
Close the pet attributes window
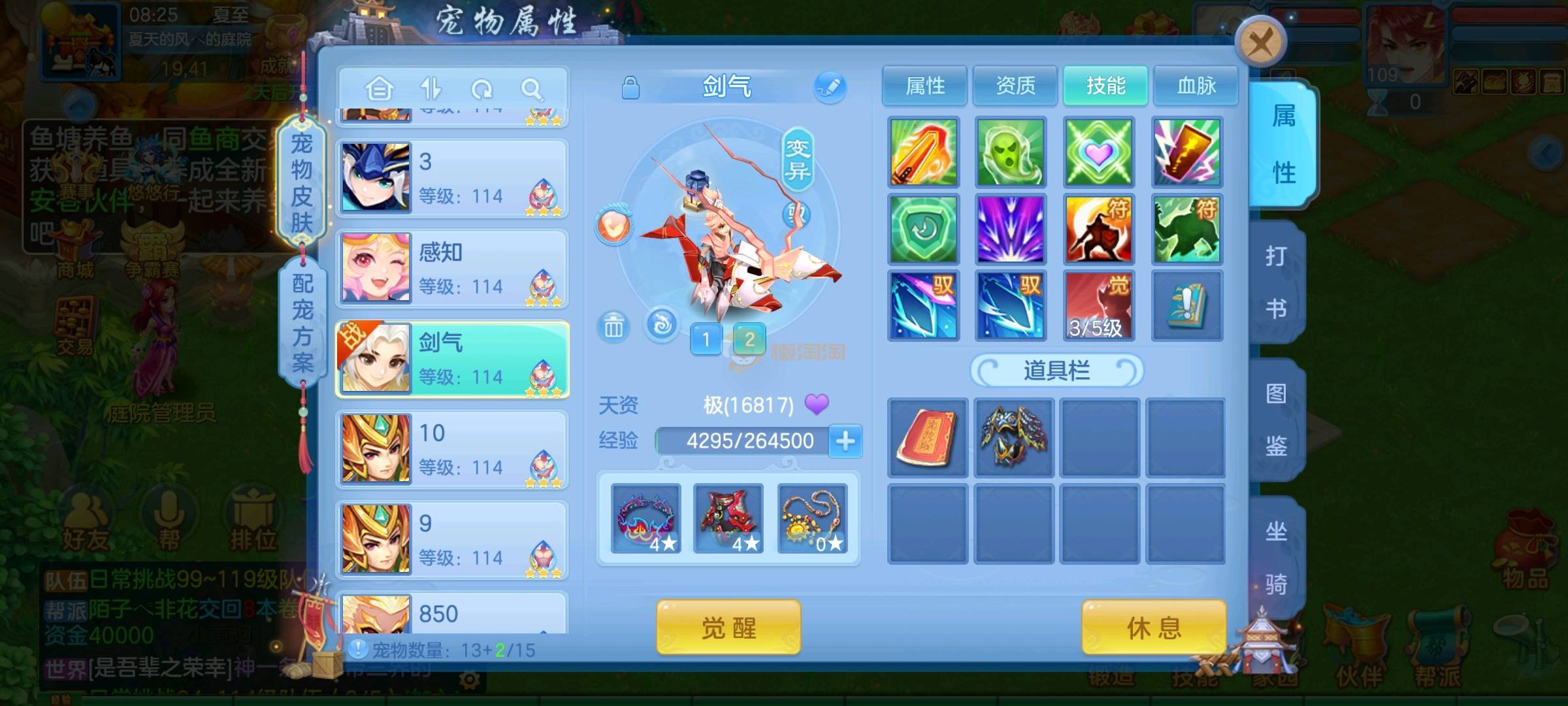coord(1260,44)
